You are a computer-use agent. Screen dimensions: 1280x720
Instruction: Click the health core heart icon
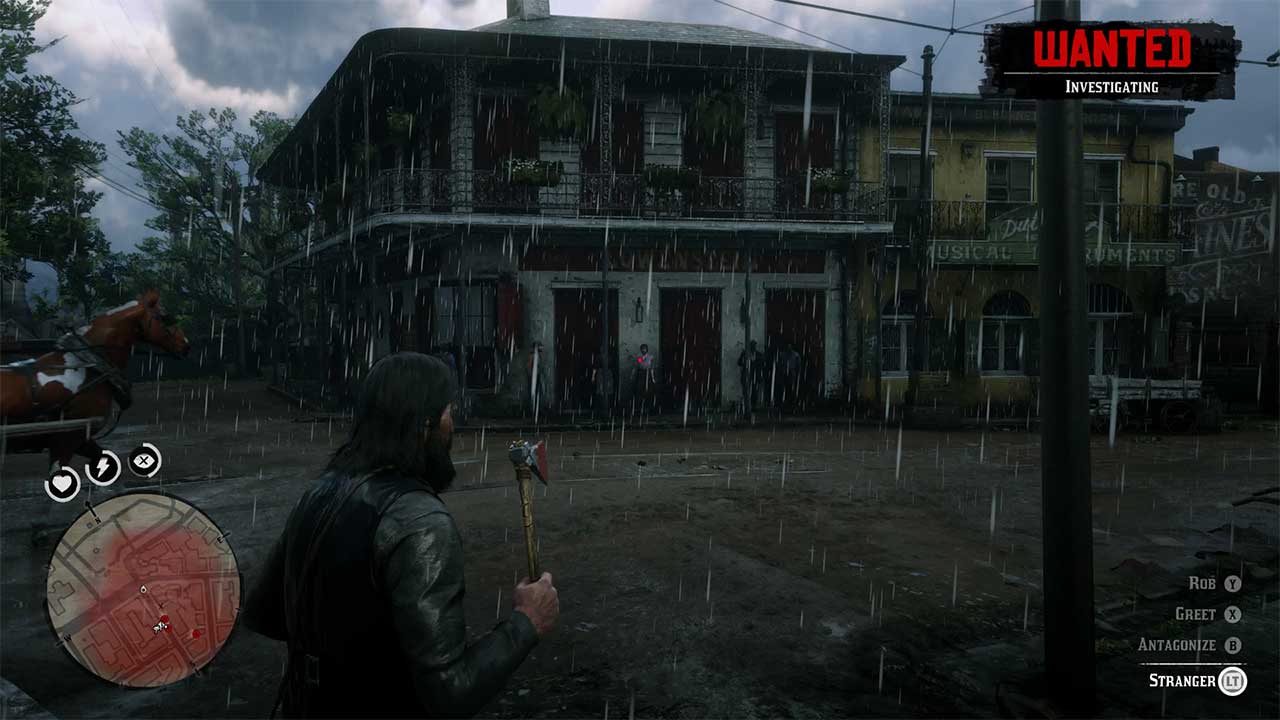[62, 481]
